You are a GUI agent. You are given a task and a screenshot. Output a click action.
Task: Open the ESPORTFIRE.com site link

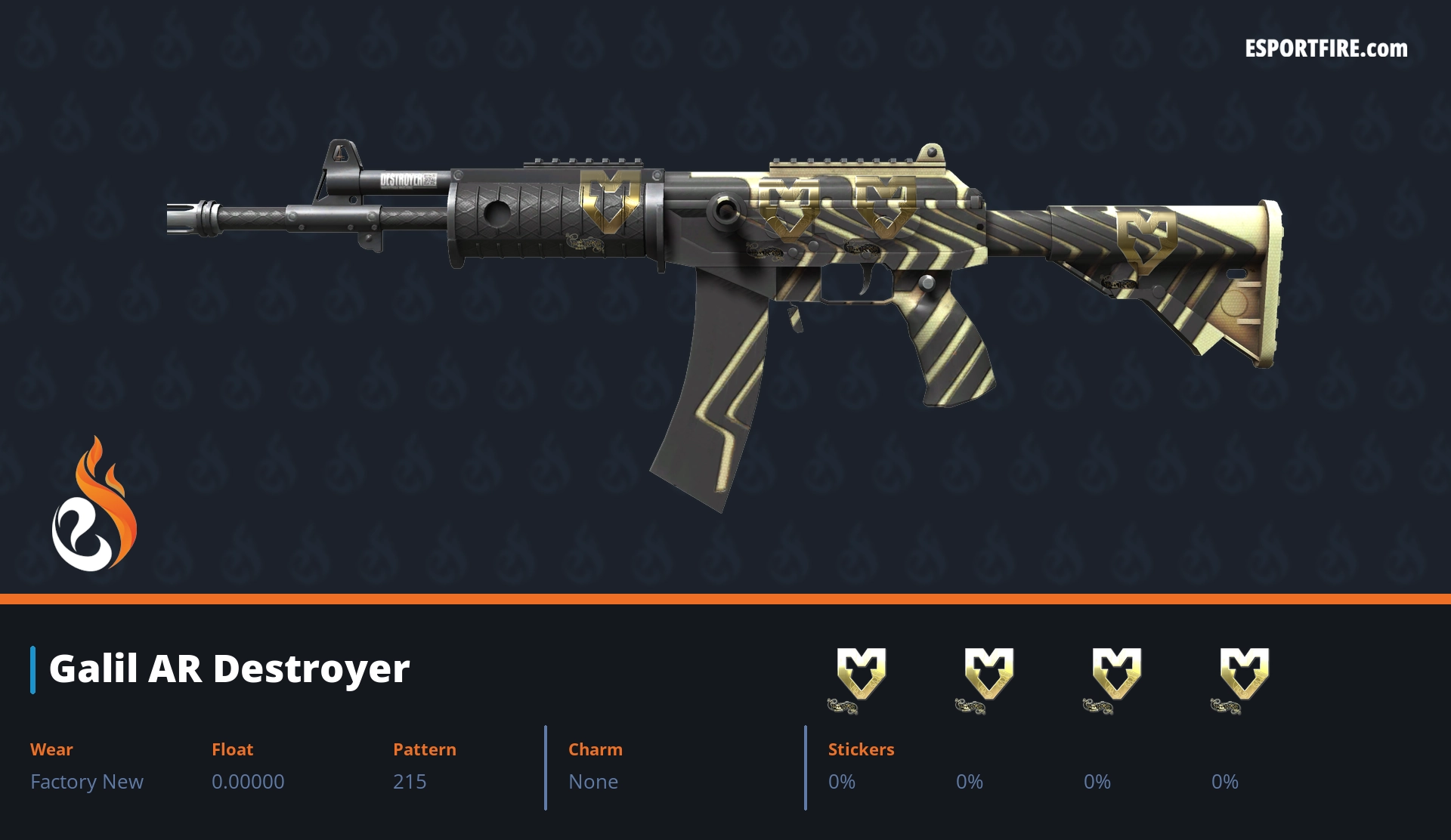coord(1326,49)
